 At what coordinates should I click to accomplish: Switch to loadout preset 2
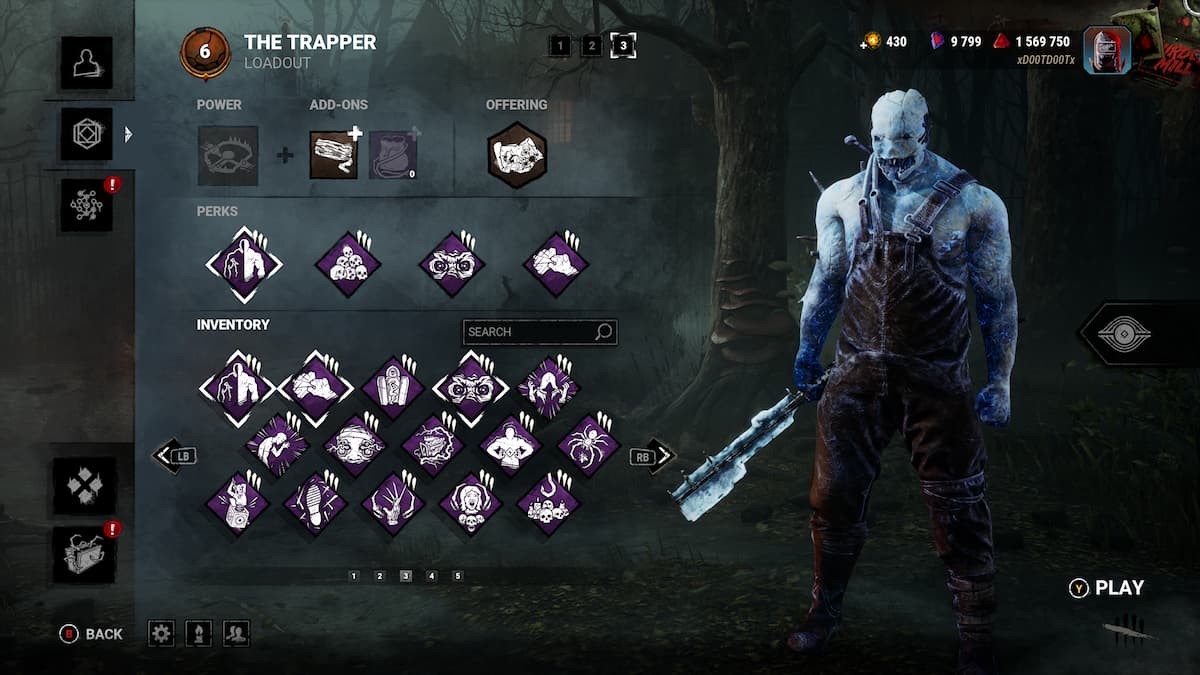click(591, 45)
